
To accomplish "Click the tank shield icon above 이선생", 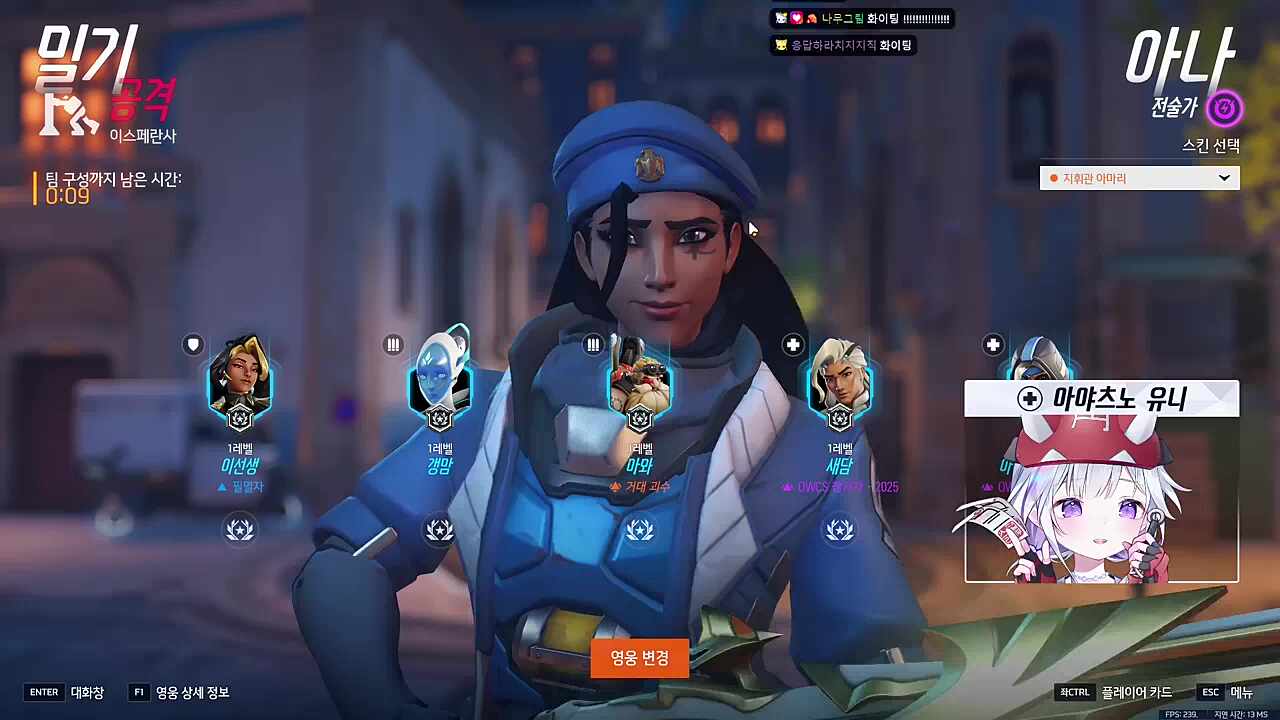I will click(x=192, y=344).
